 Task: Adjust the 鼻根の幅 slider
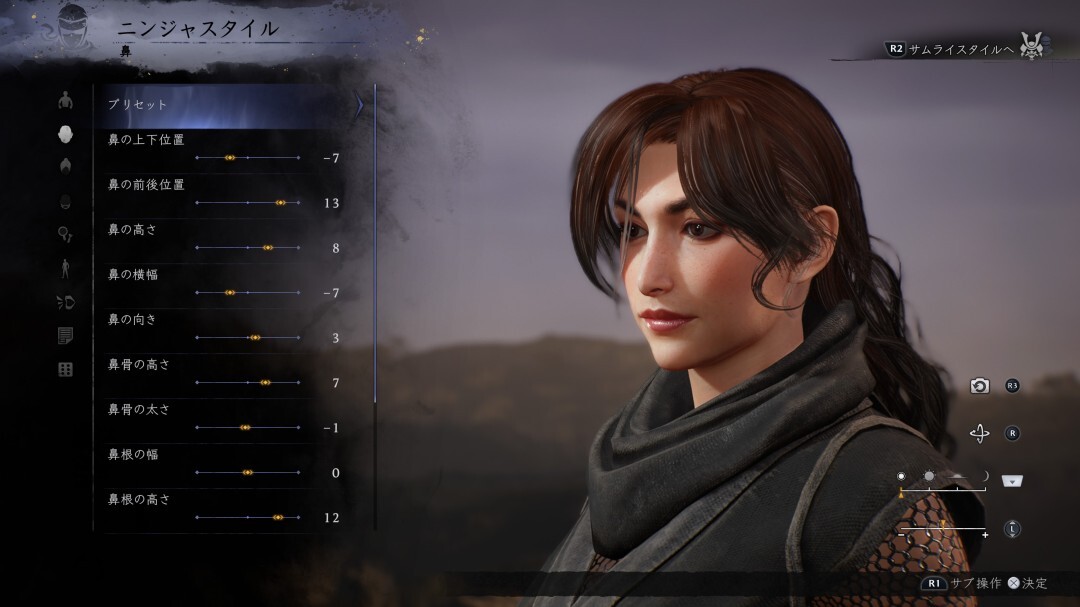(x=248, y=472)
